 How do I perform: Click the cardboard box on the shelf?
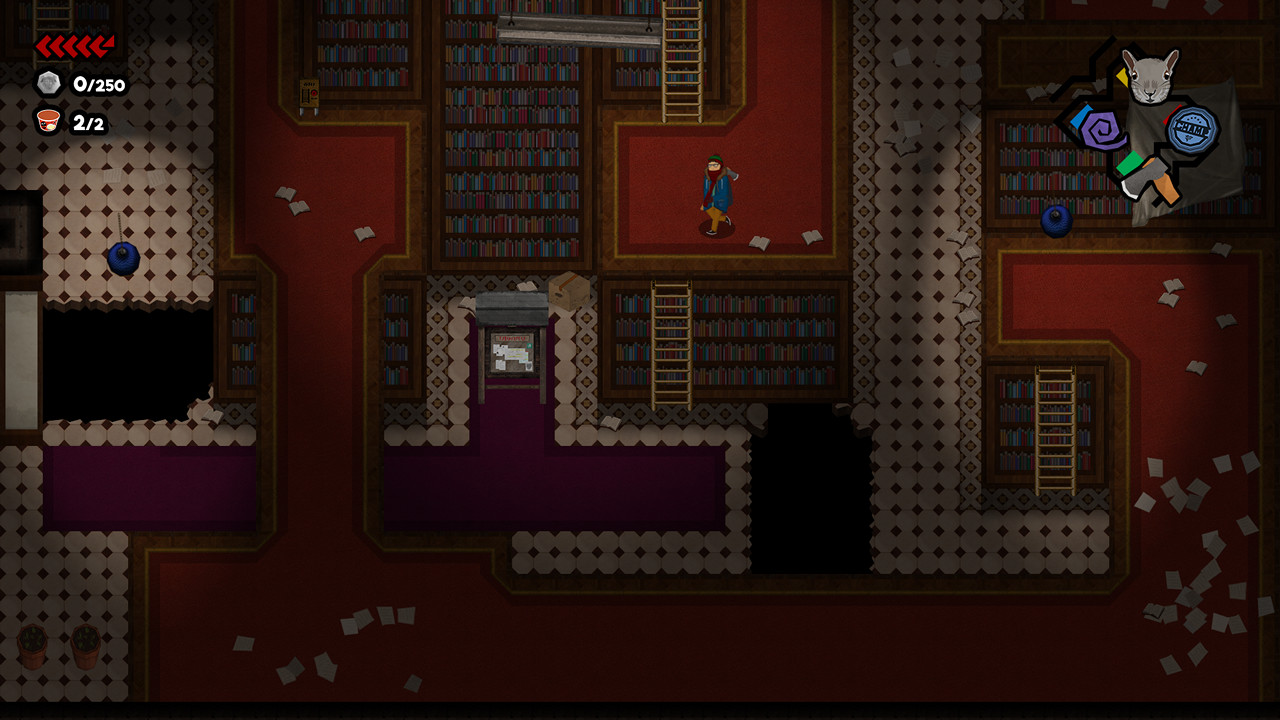(x=570, y=290)
